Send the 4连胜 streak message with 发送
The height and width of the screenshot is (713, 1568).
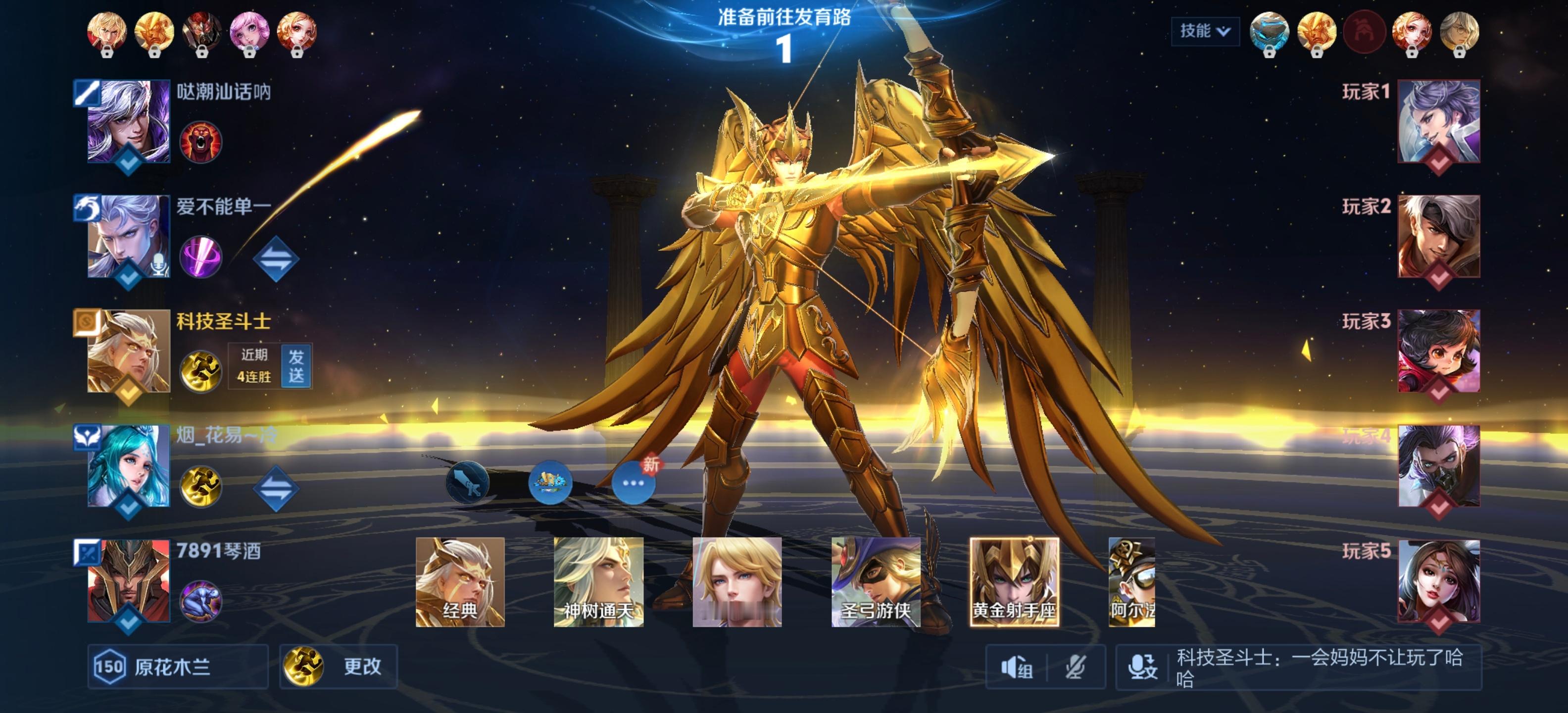[x=296, y=366]
